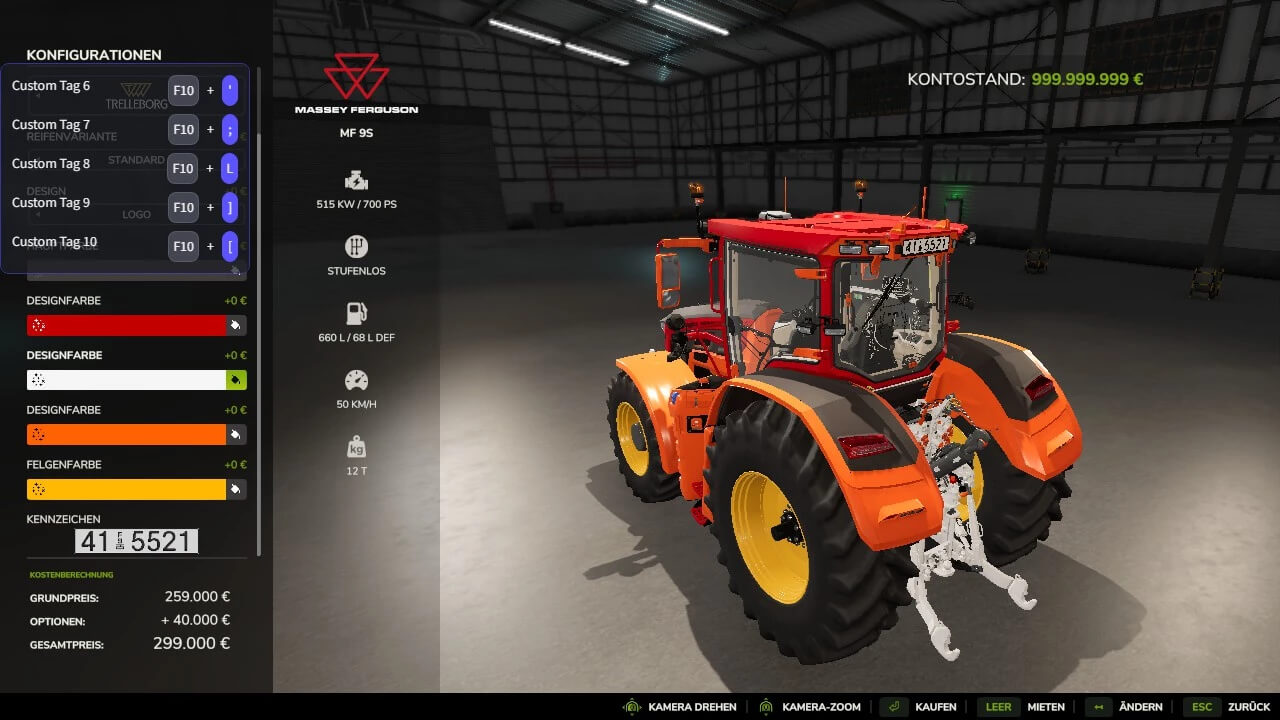
Task: Choose the white Designfarbe color bar
Action: [x=126, y=380]
